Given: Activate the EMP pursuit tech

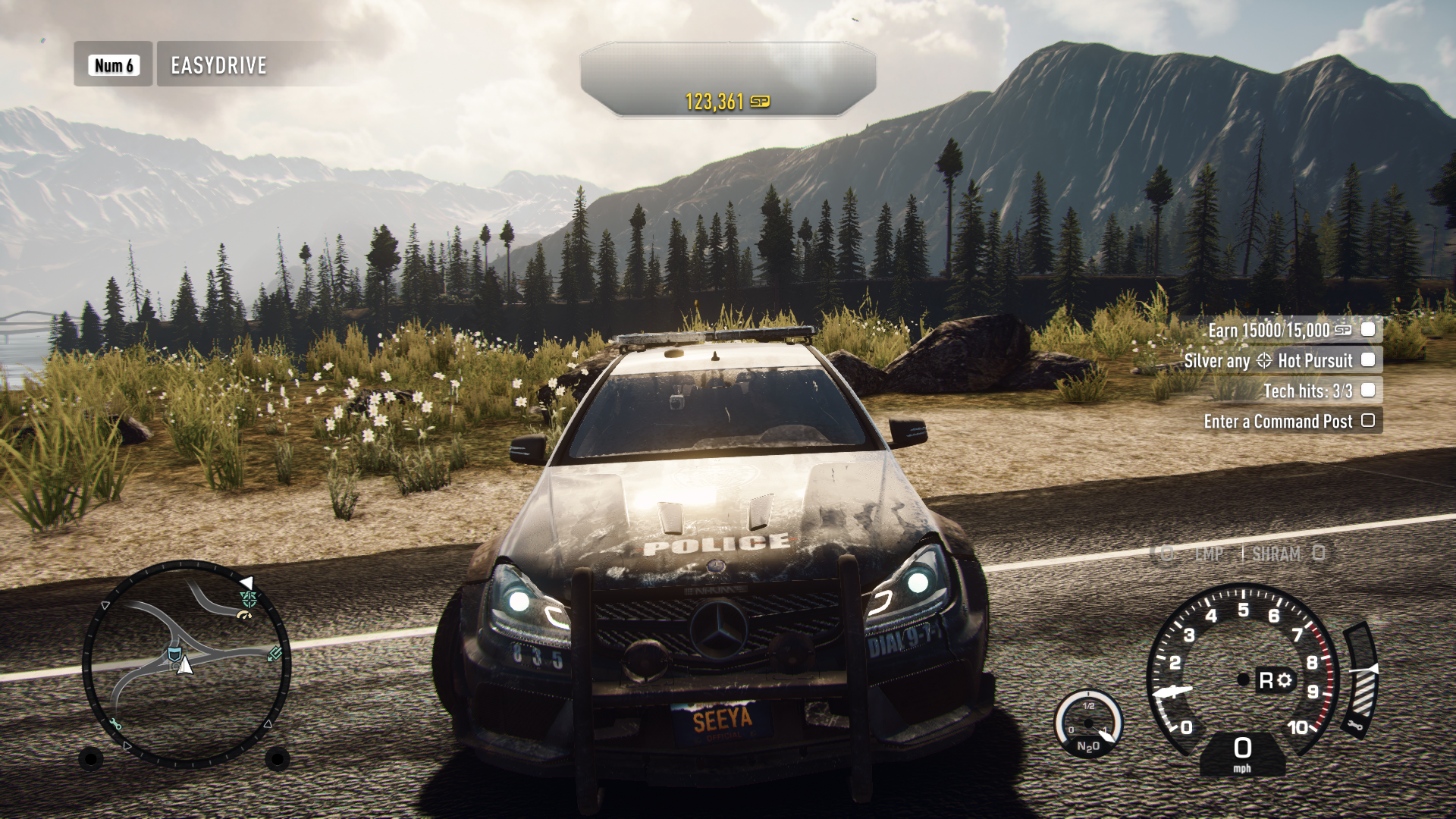Looking at the screenshot, I should (x=1207, y=554).
